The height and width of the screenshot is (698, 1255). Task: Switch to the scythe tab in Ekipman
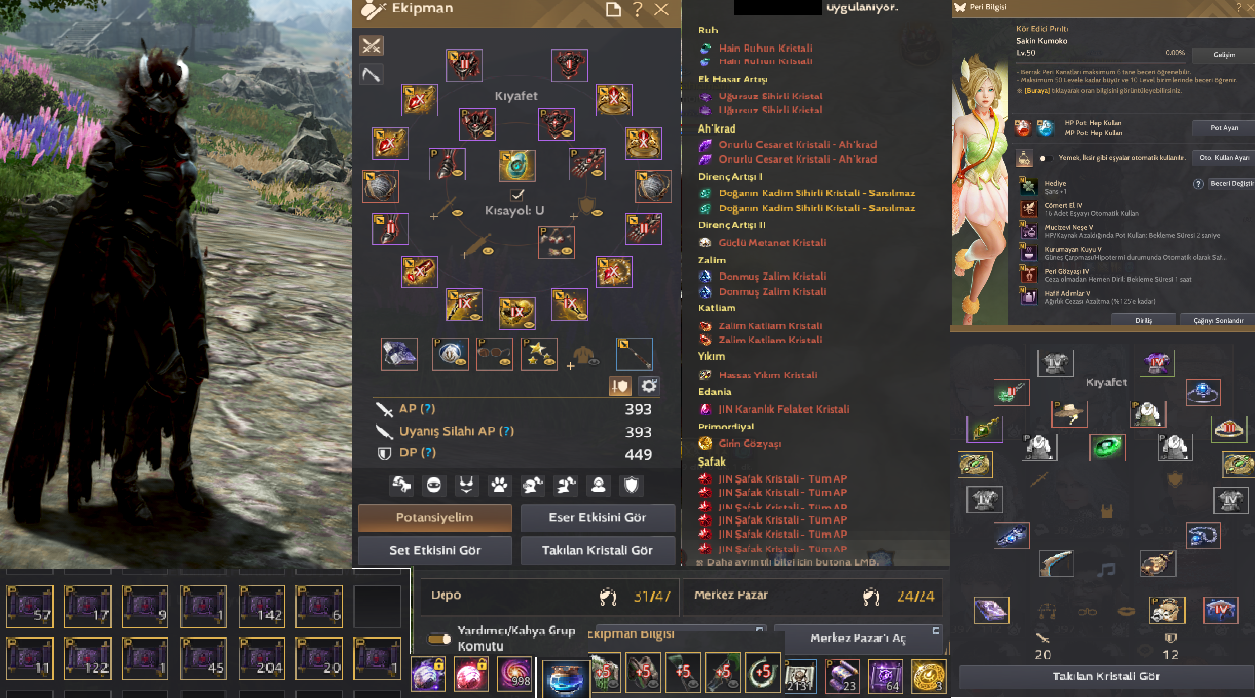(x=372, y=74)
